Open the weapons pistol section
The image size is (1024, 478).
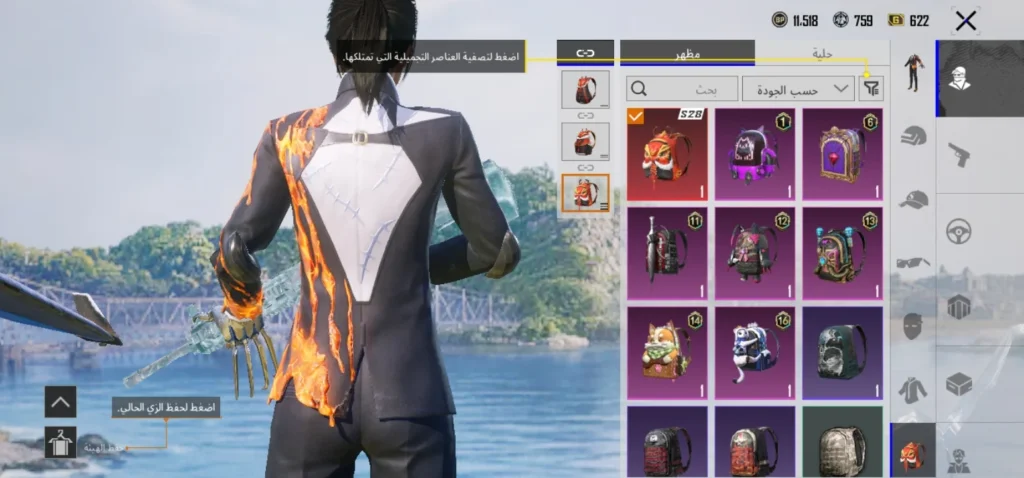tap(960, 154)
